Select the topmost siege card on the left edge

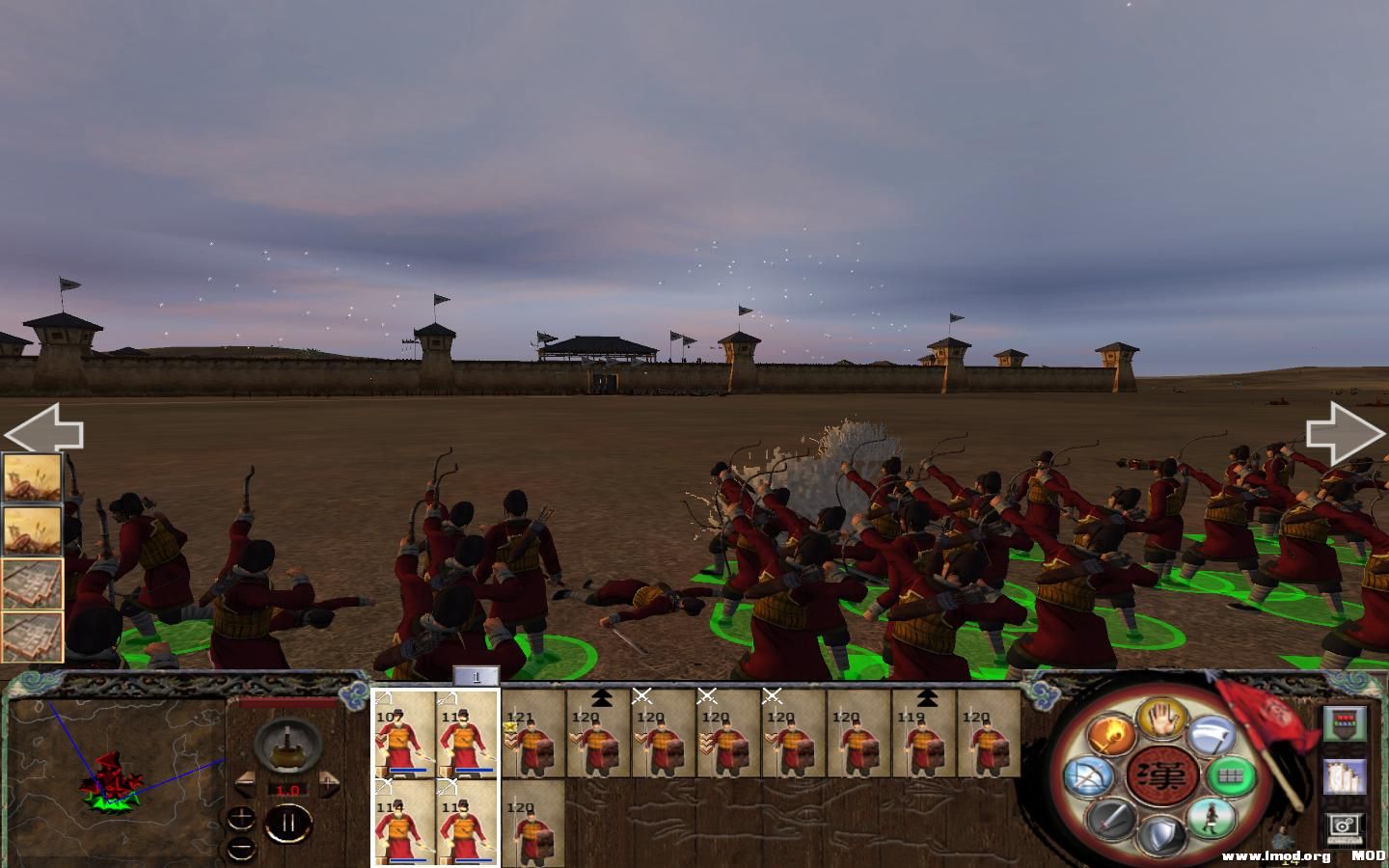pyautogui.click(x=34, y=477)
